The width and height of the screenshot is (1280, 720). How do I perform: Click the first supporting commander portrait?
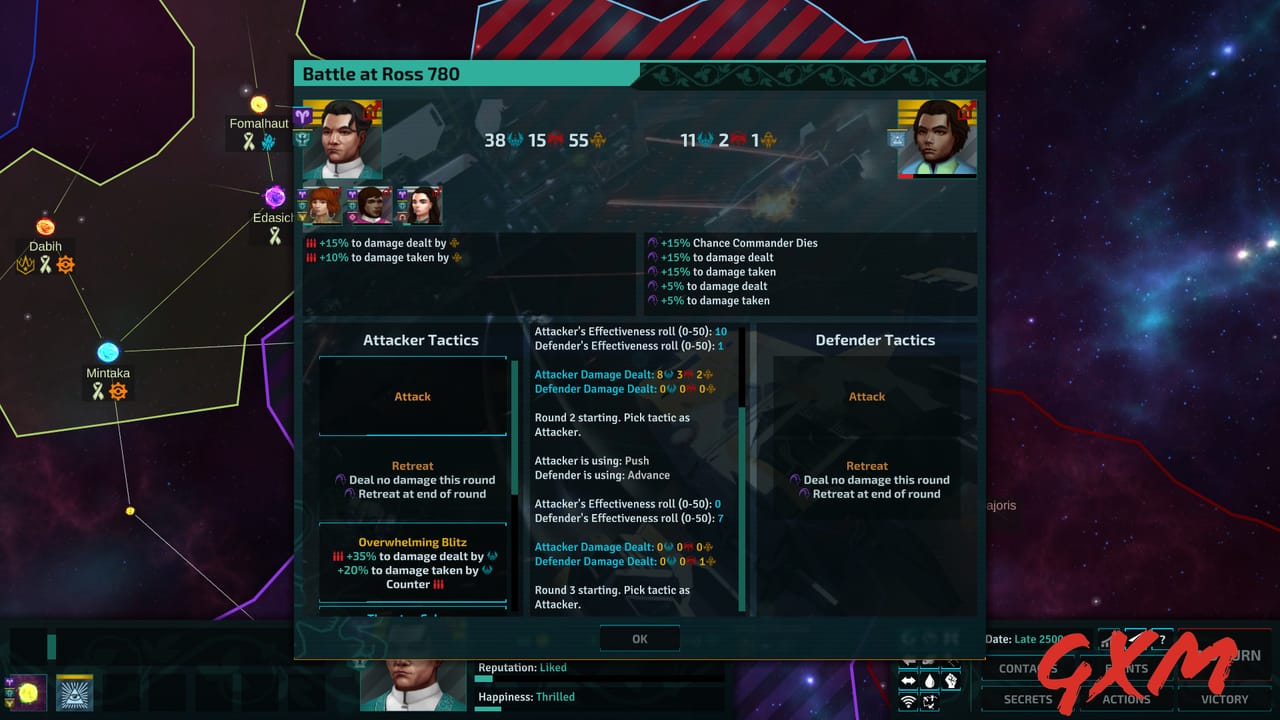coord(323,206)
